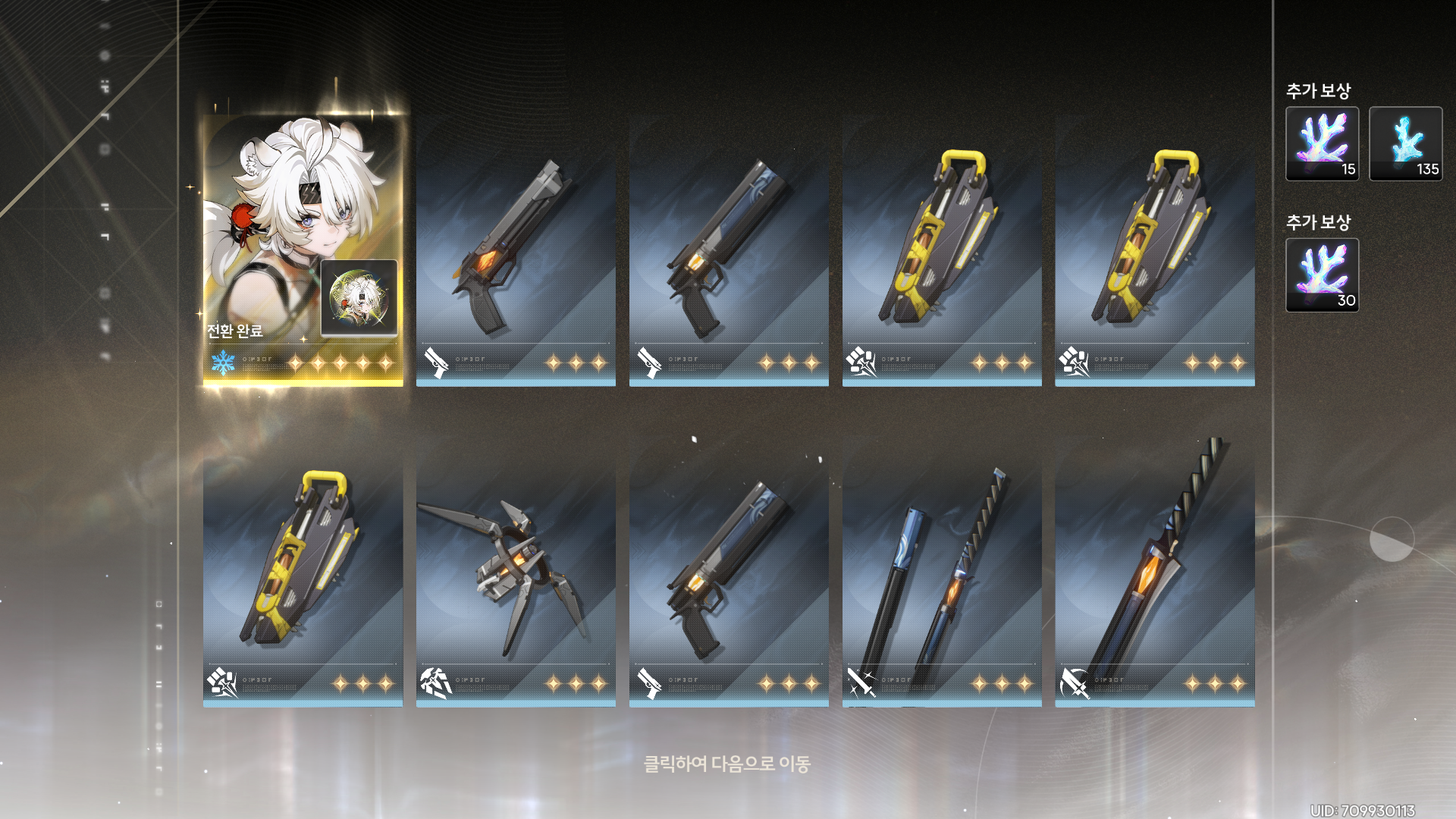Pick the single serrated broadblade card

1154,573
